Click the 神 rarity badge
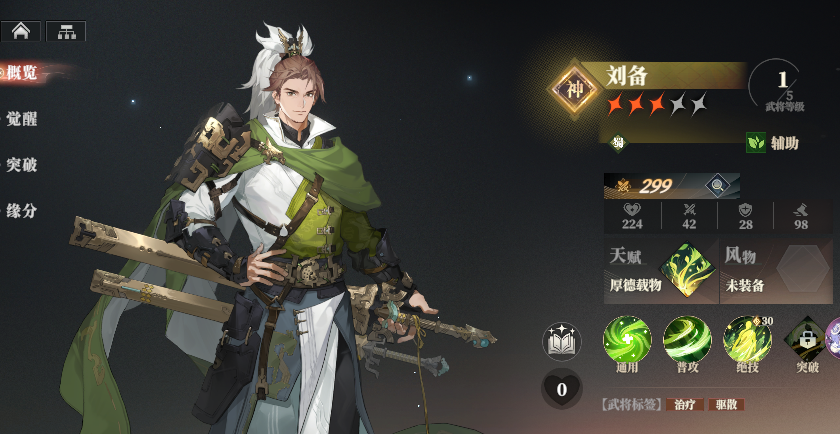The image size is (840, 434). pyautogui.click(x=575, y=88)
